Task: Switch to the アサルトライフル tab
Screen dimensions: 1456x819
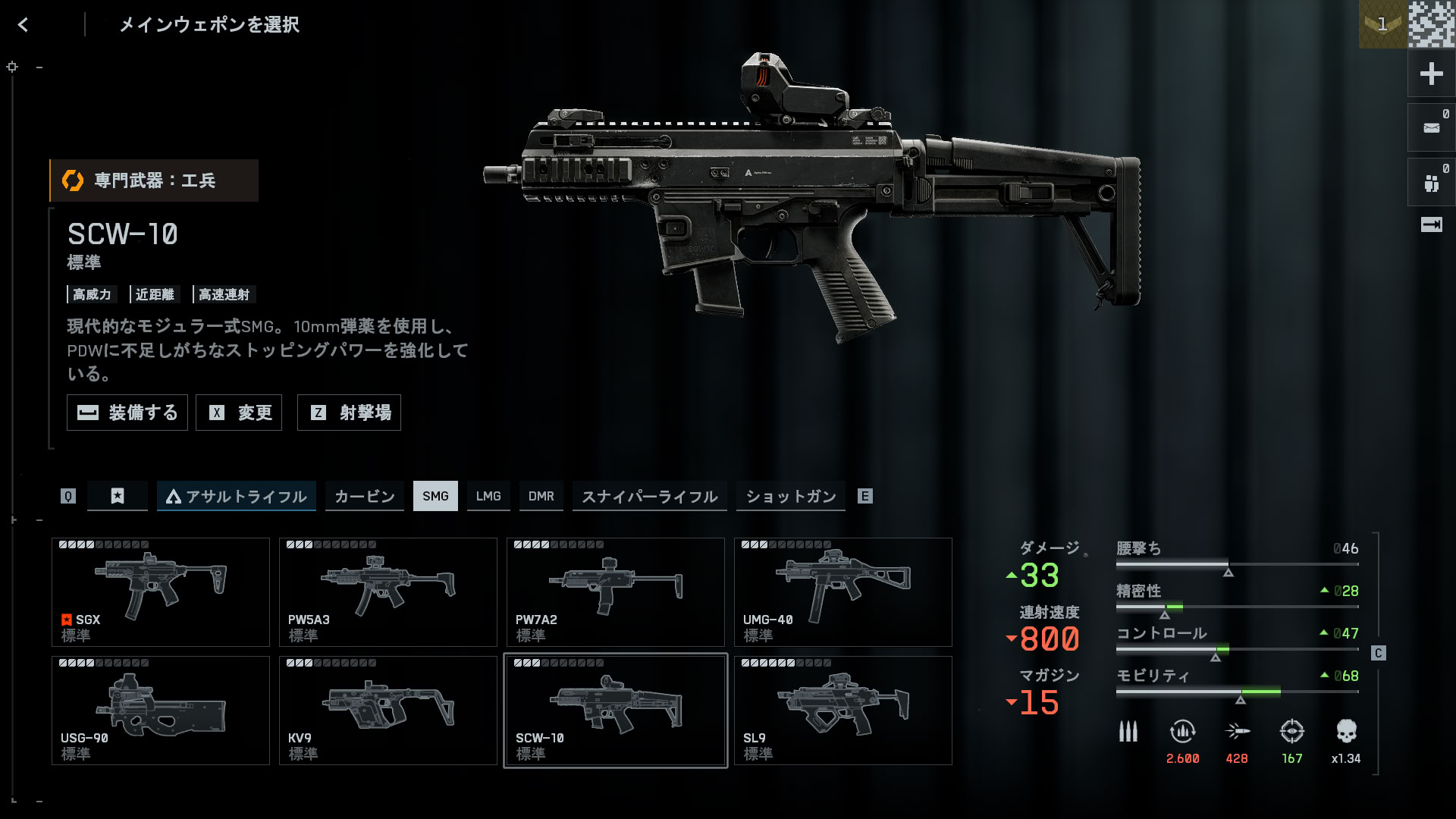Action: click(236, 496)
